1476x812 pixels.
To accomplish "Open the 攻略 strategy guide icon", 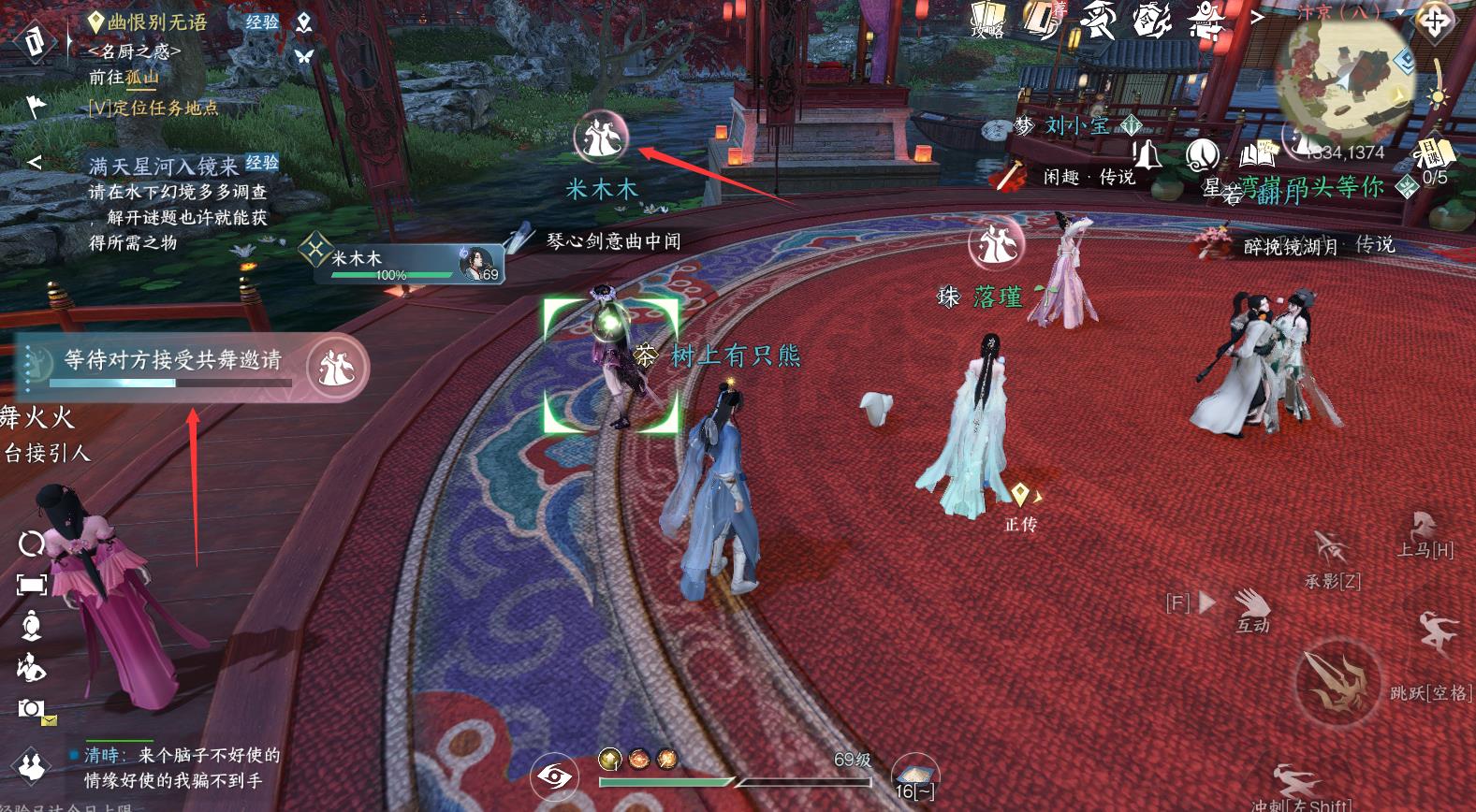I will tap(986, 19).
